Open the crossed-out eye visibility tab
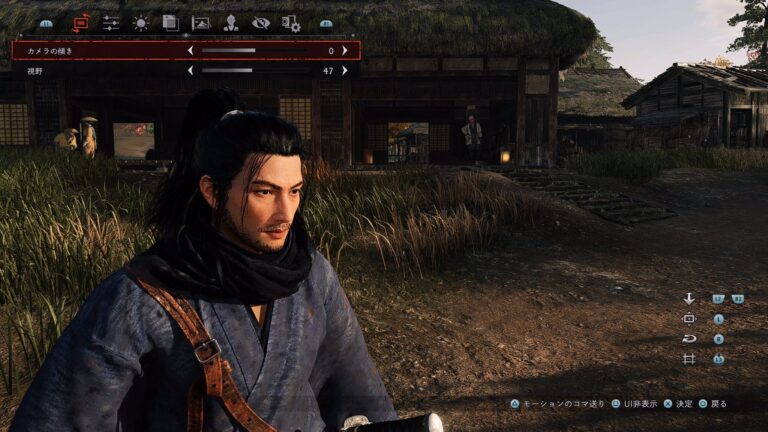This screenshot has width=768, height=432. [x=261, y=22]
